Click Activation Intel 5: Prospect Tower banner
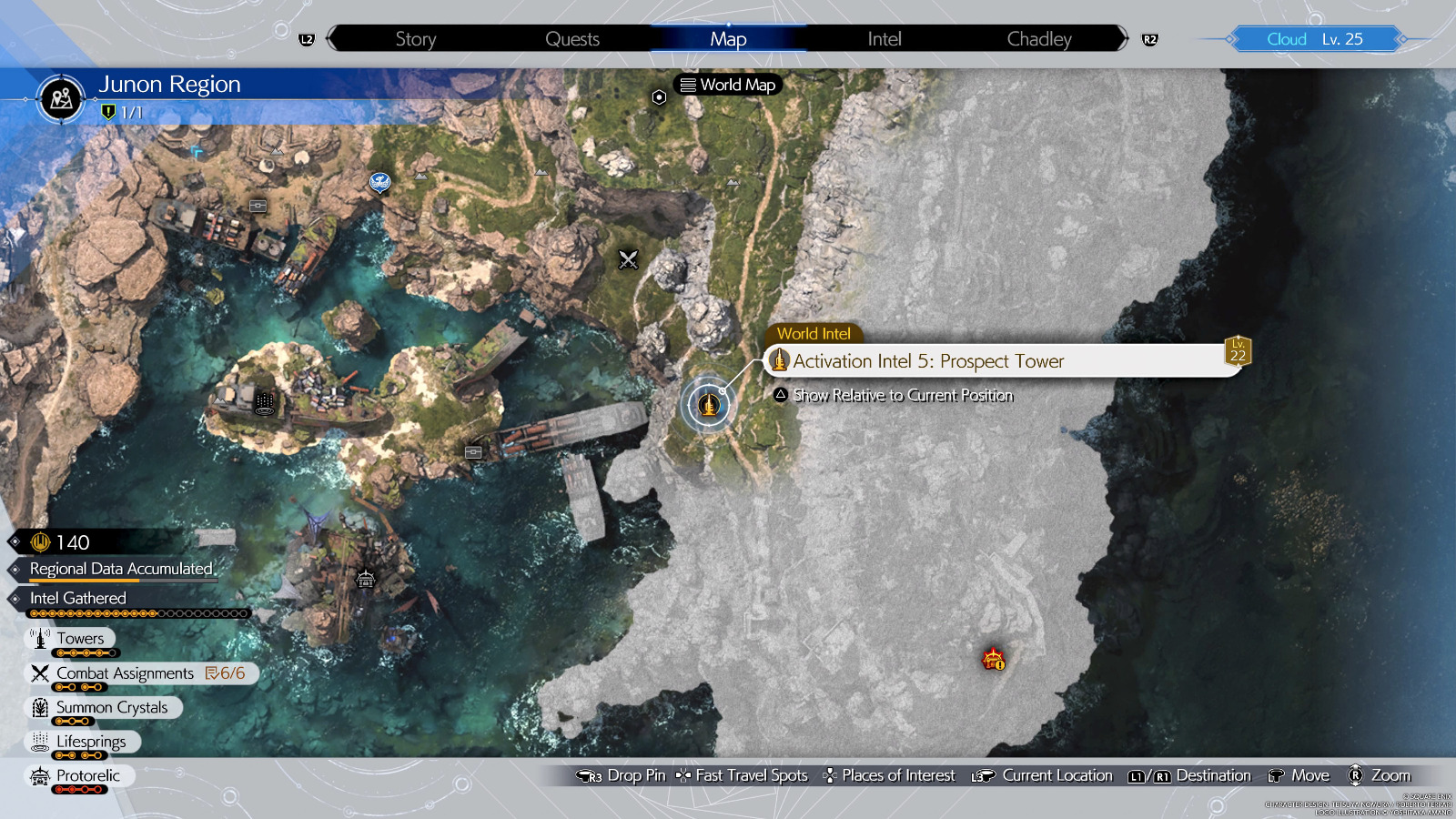This screenshot has height=819, width=1456. click(928, 360)
